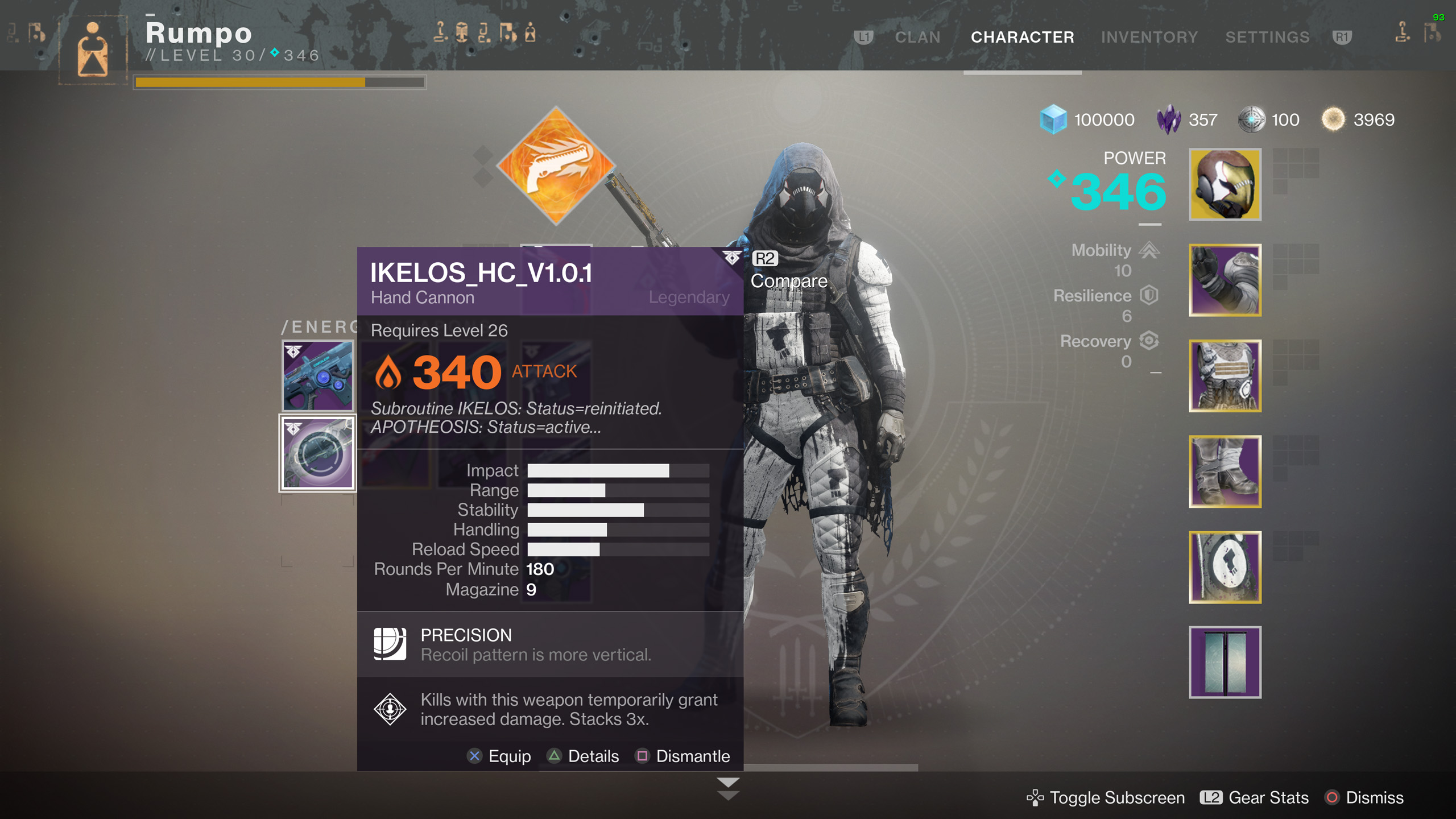This screenshot has height=819, width=1456.
Task: Select the equipped helmet slot
Action: pos(1225,184)
